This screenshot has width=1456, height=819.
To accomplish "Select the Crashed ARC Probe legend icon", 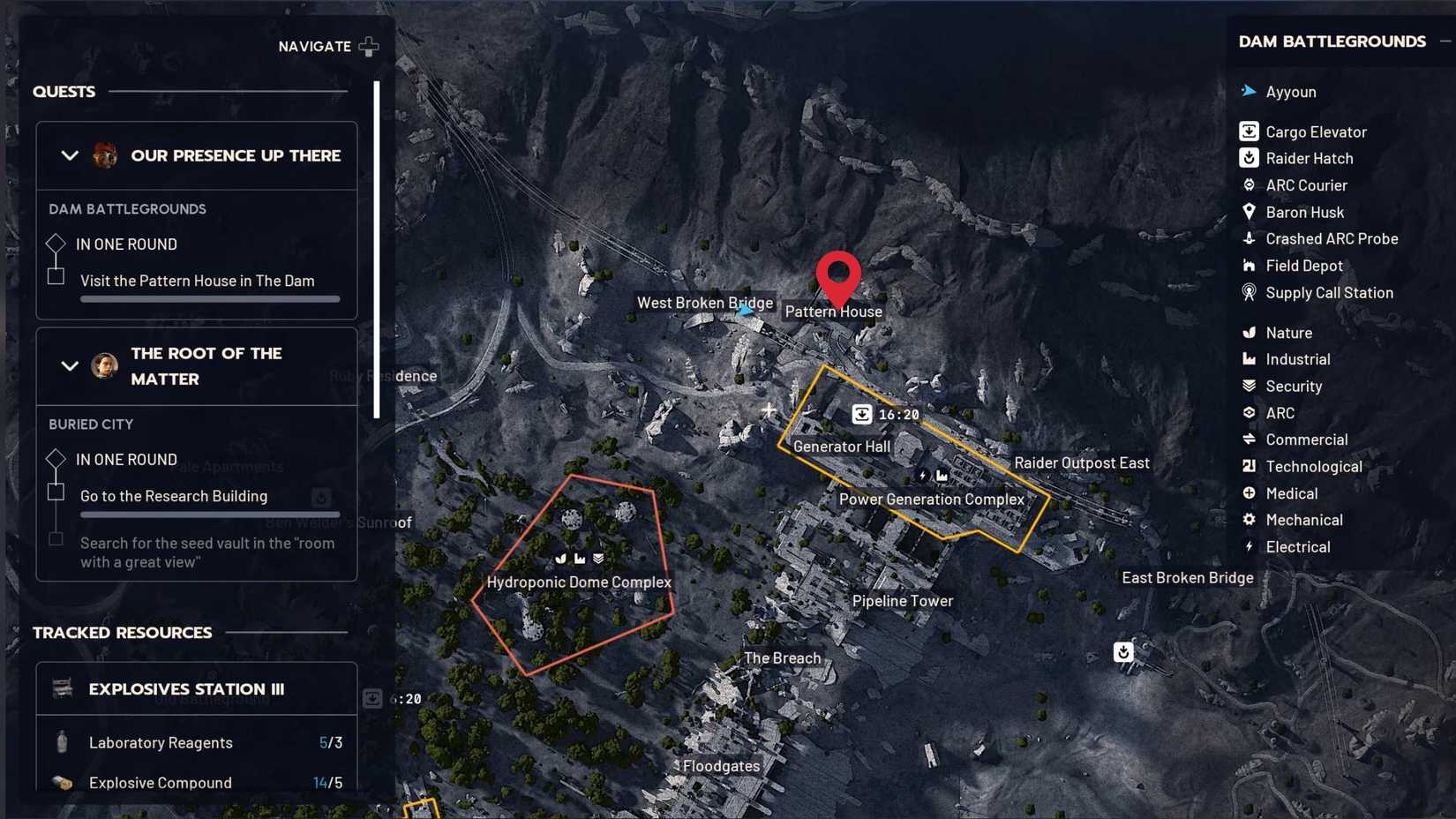I will tap(1249, 238).
